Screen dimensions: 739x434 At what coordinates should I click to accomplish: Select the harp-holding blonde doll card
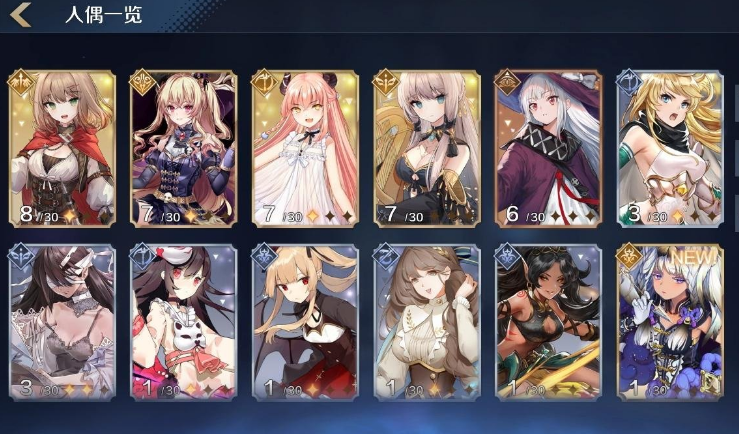coord(426,149)
